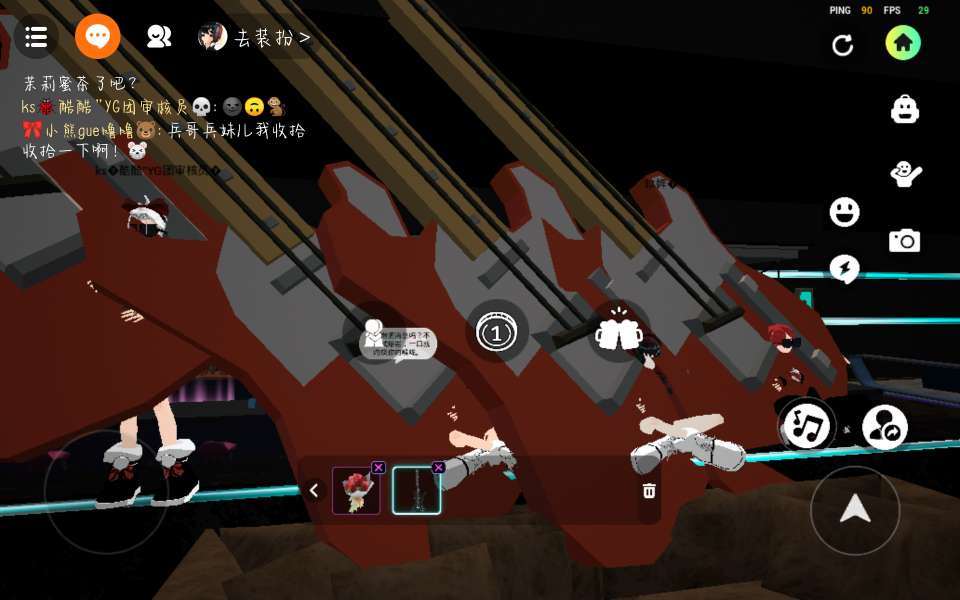Click the refresh arrow icon
The height and width of the screenshot is (600, 960).
[x=843, y=45]
